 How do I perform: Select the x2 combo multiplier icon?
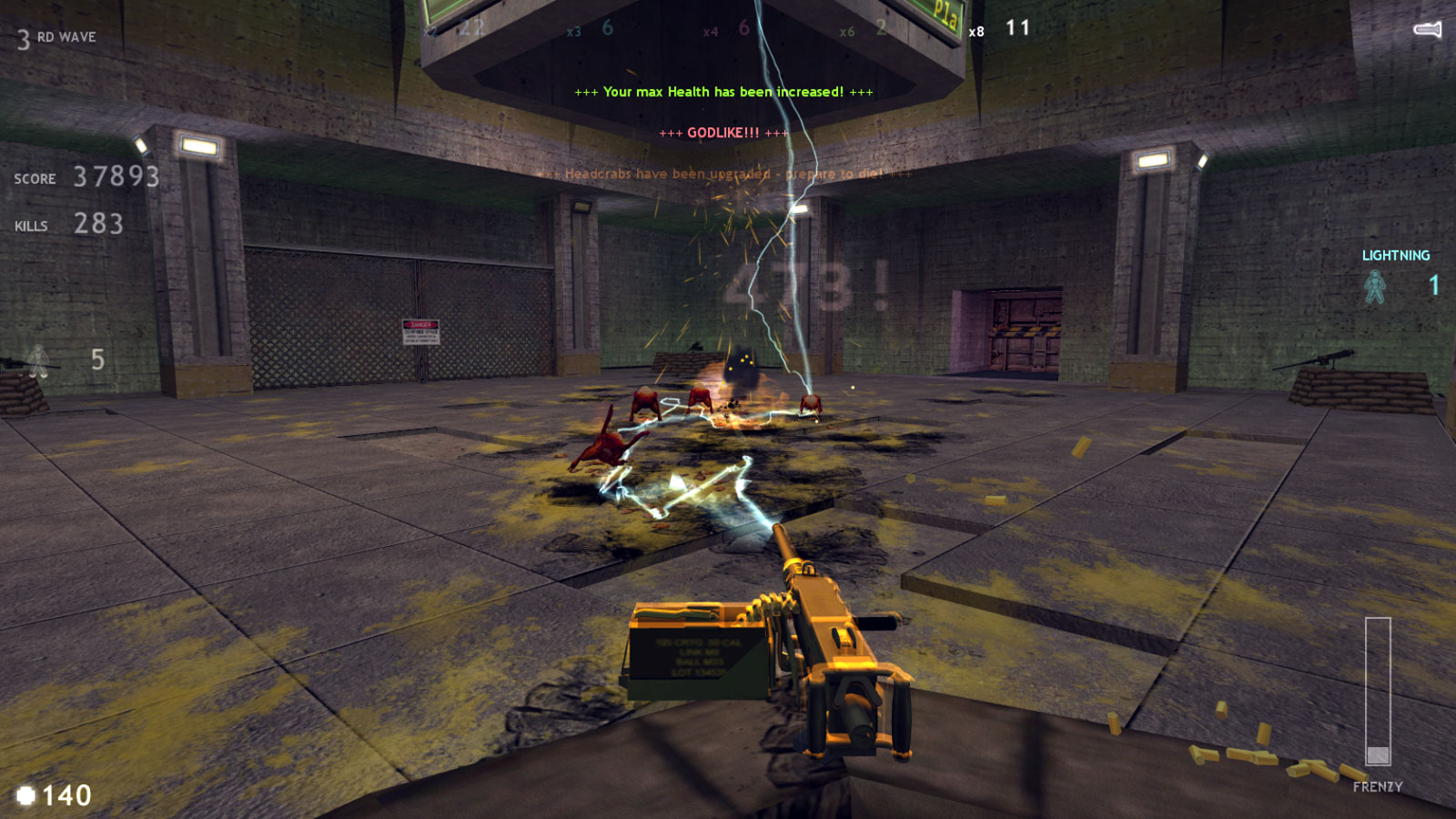[430, 30]
